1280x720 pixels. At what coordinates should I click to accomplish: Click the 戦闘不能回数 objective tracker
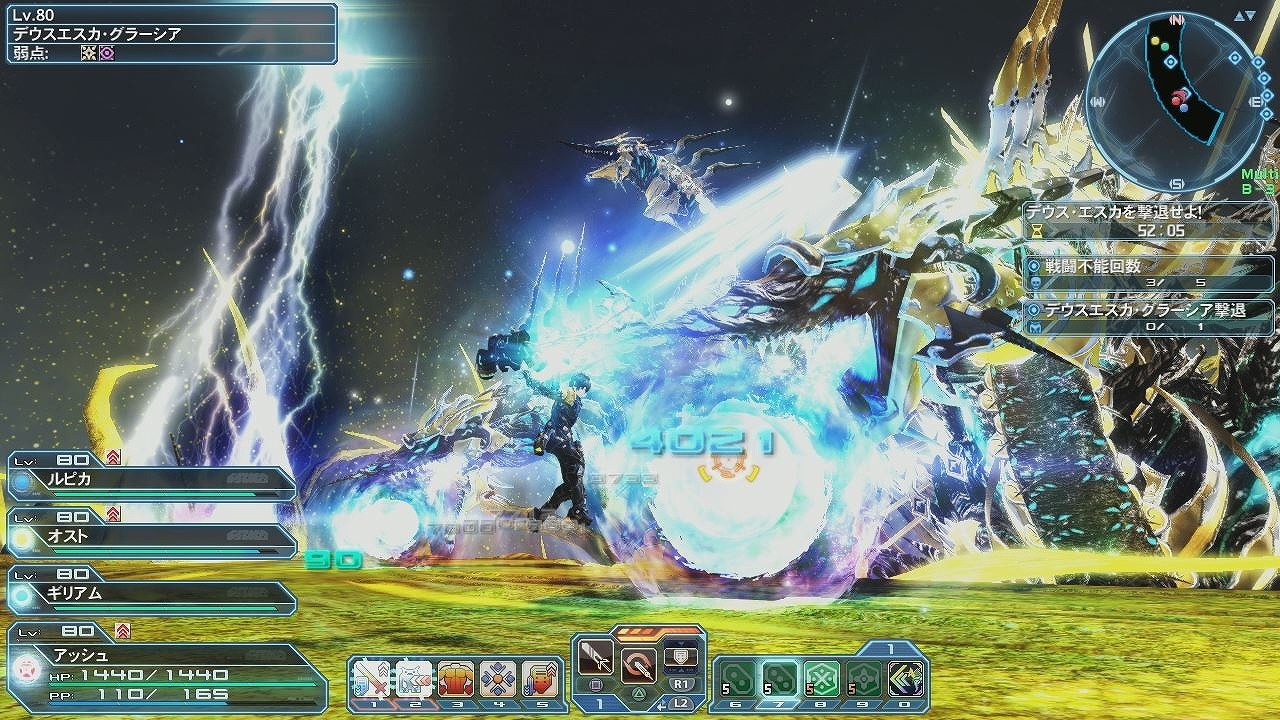1150,274
